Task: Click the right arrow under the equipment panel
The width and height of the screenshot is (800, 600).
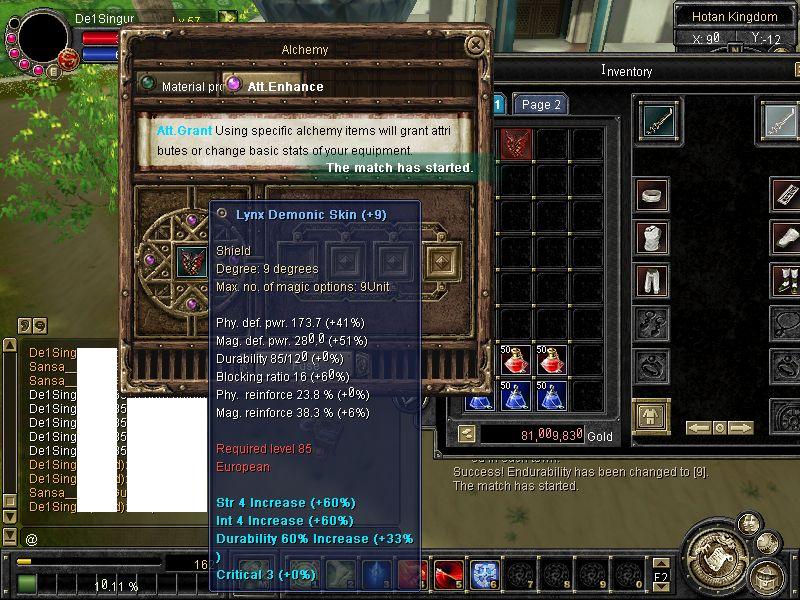Action: coord(741,427)
